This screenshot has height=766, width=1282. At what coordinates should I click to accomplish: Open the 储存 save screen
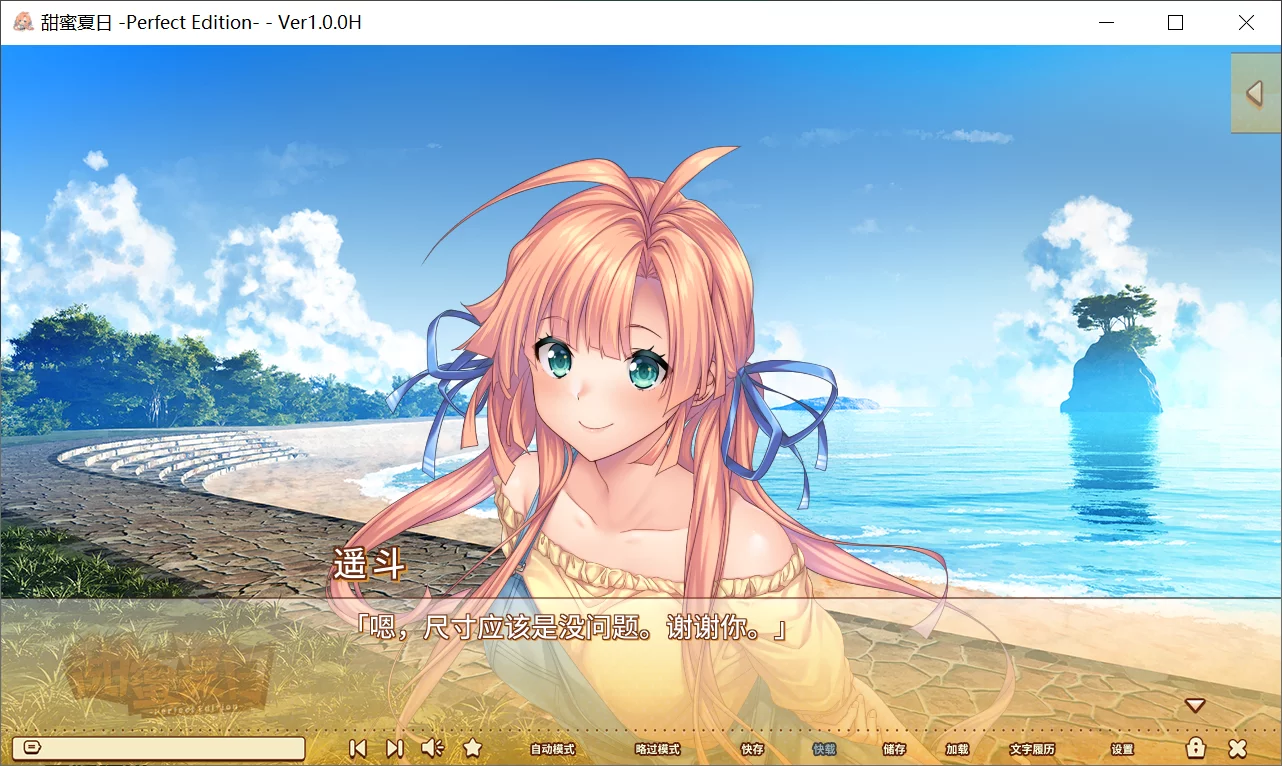tap(893, 748)
